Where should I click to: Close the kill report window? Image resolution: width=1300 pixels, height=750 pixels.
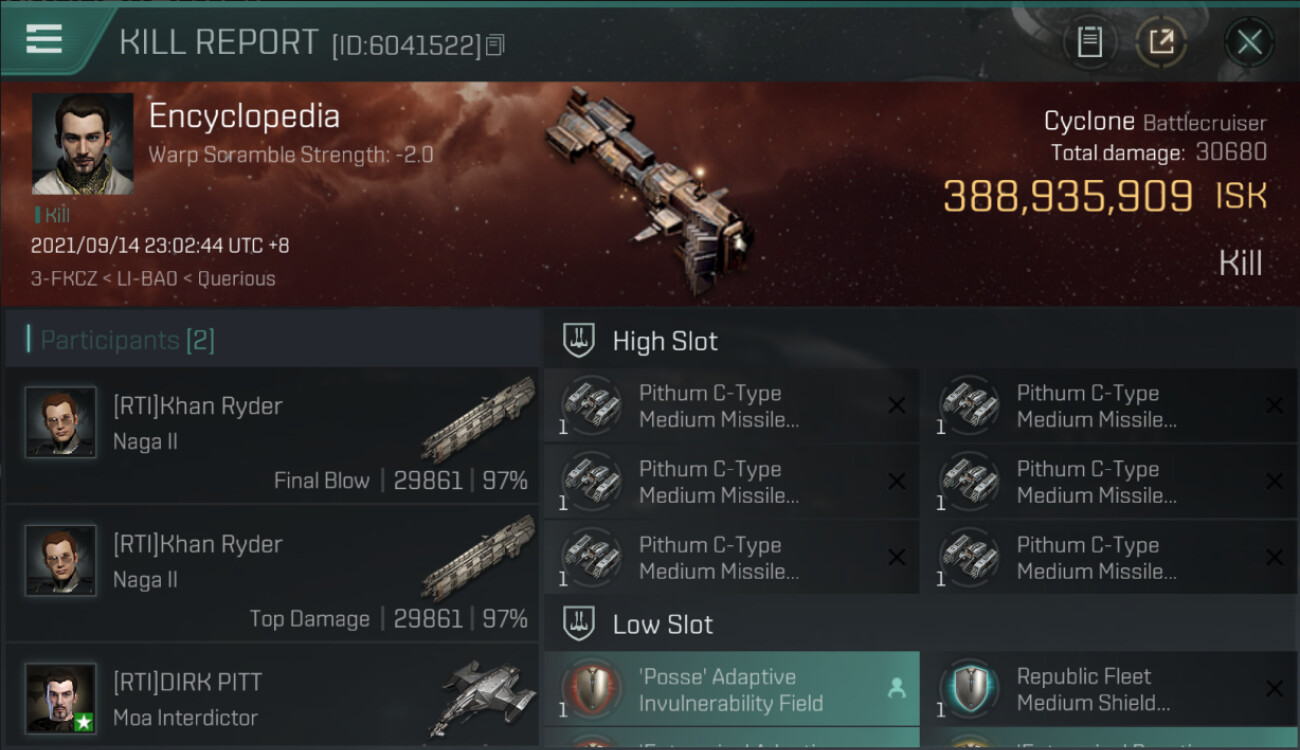1249,42
